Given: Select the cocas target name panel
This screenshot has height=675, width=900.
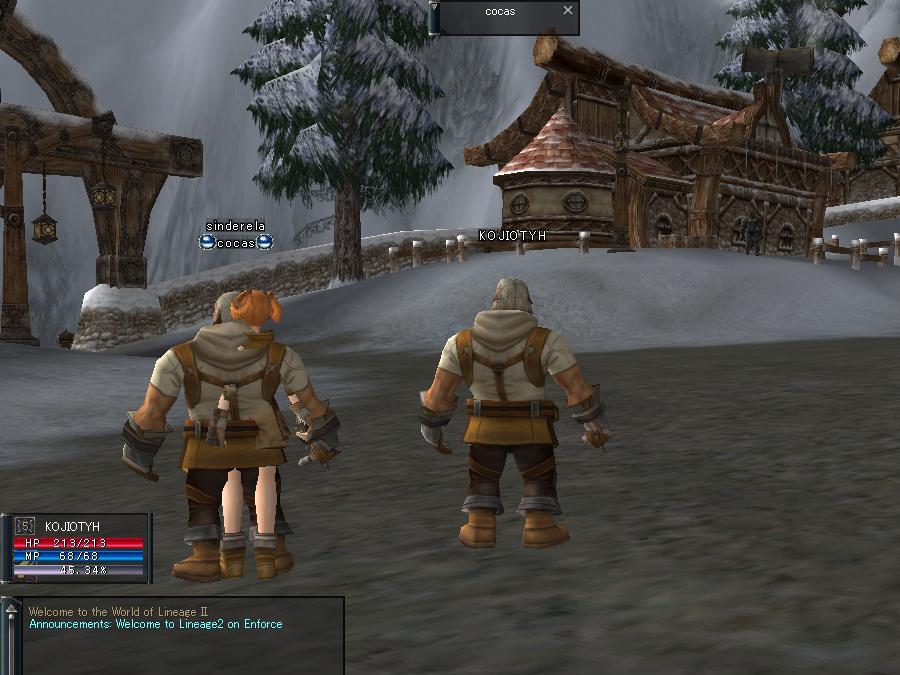Looking at the screenshot, I should [x=500, y=12].
